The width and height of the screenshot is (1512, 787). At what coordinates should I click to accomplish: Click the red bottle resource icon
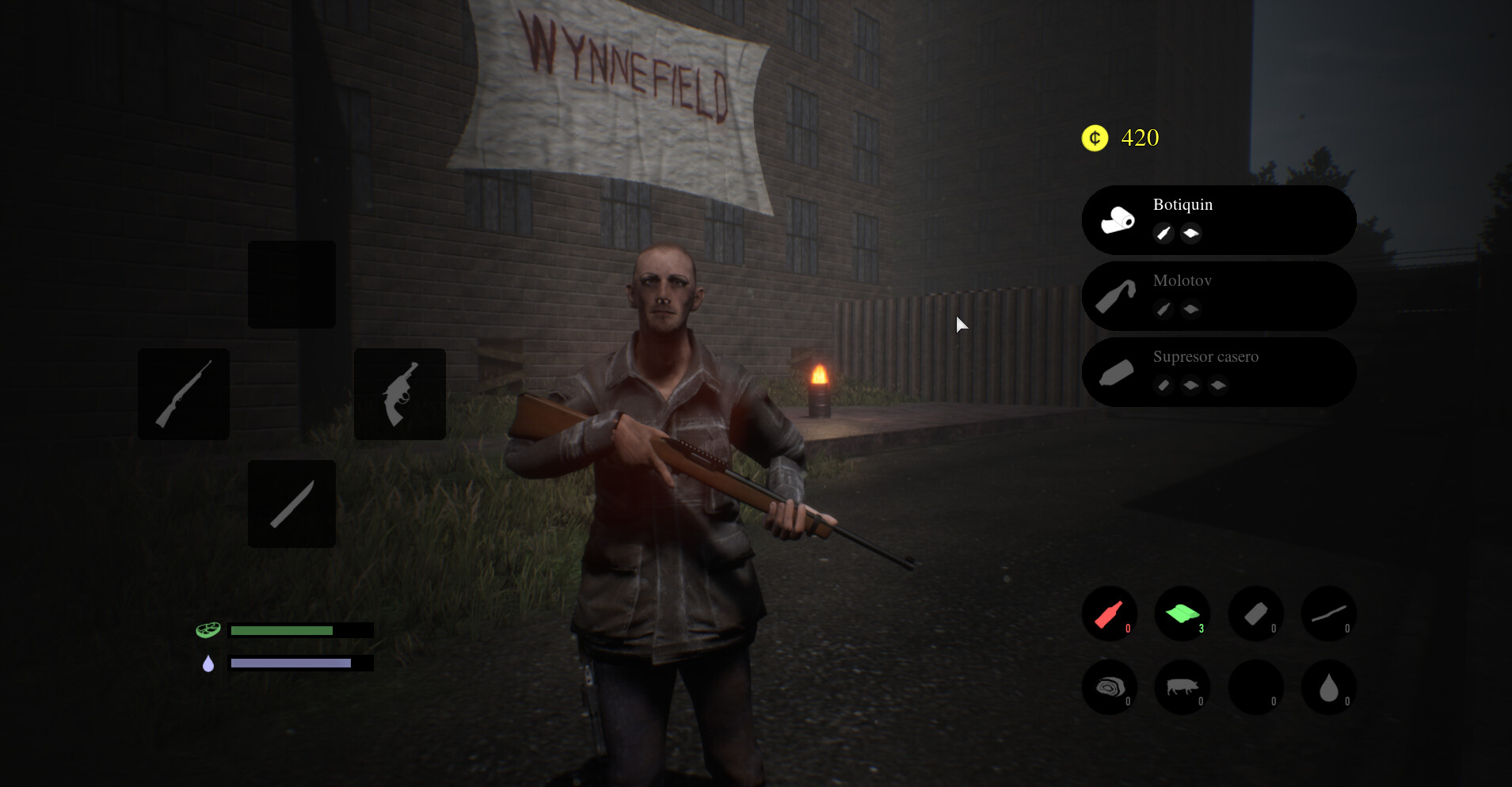pyautogui.click(x=1110, y=614)
